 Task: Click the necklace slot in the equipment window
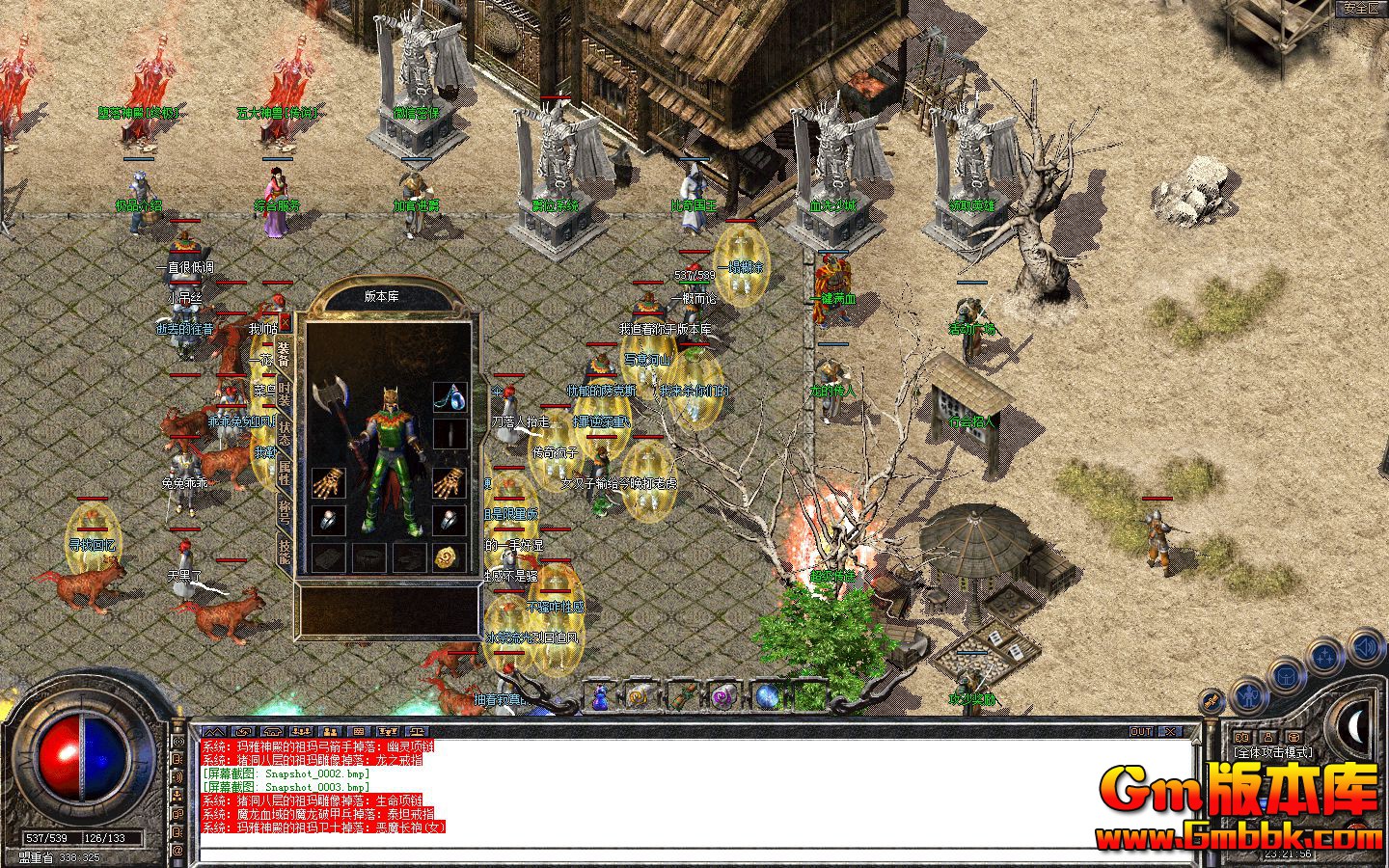[450, 397]
